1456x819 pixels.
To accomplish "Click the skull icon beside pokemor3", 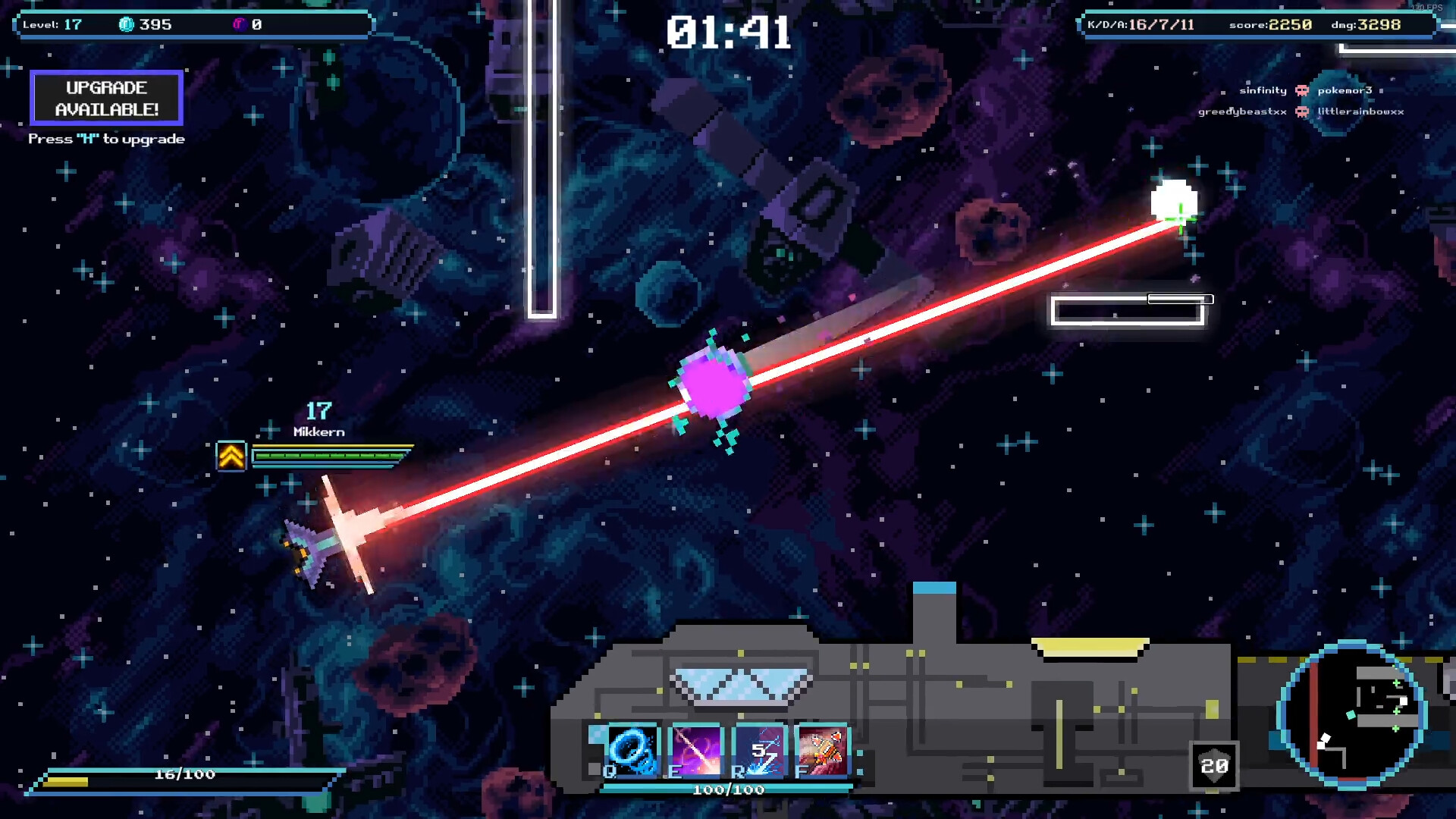I will click(x=1302, y=91).
